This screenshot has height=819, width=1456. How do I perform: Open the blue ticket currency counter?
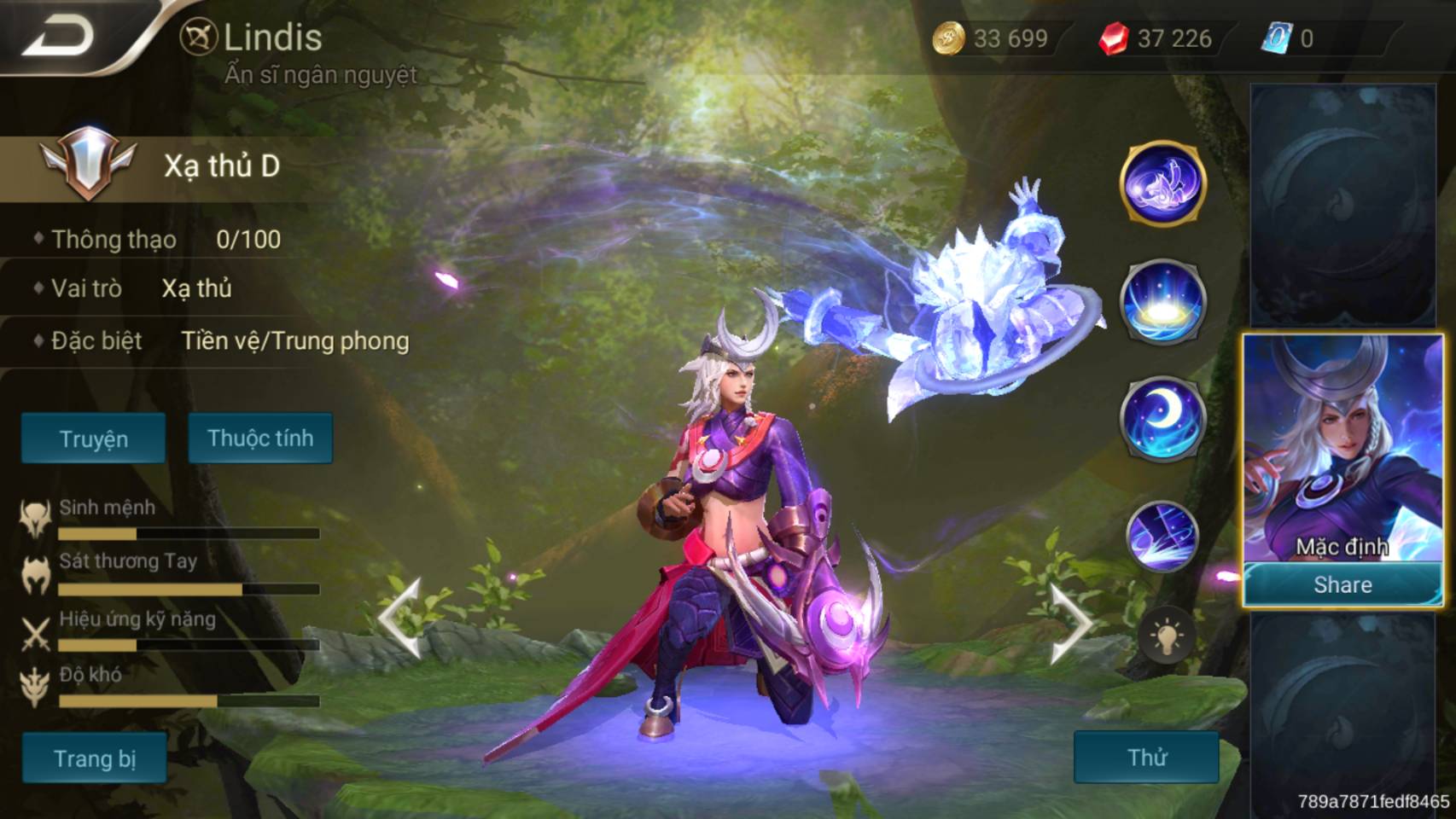click(x=1290, y=38)
